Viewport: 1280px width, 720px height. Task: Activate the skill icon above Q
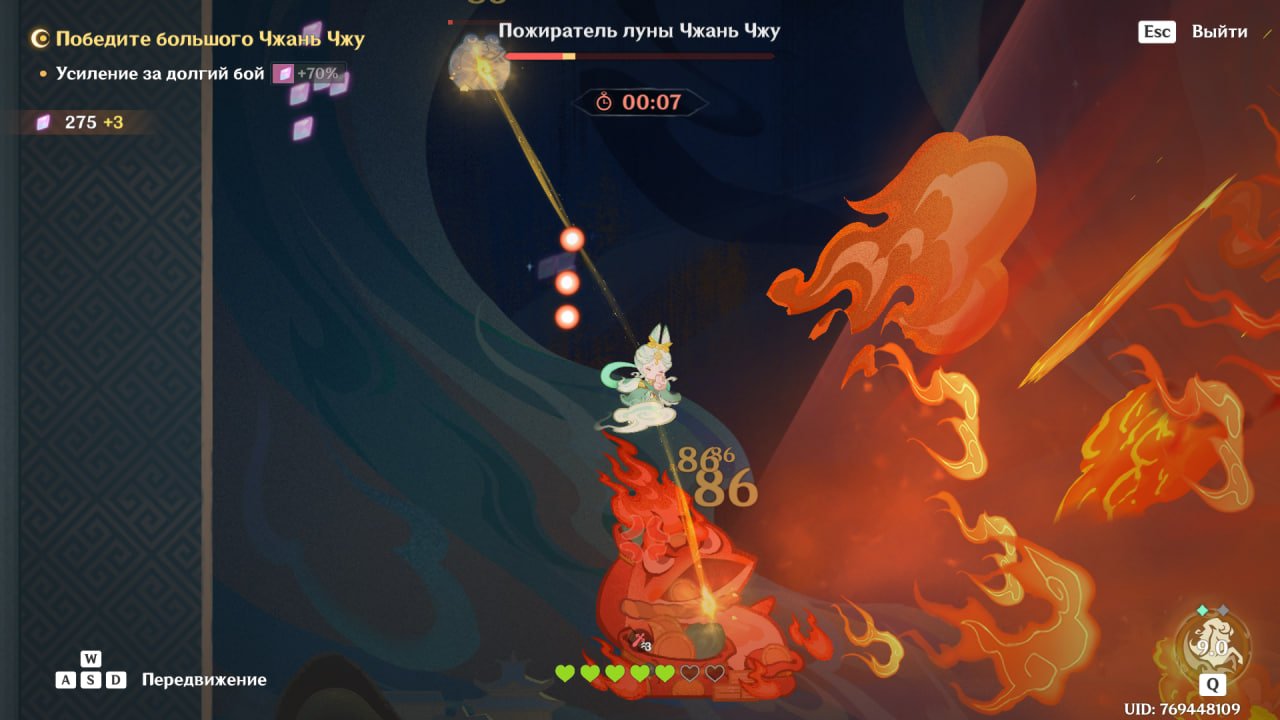click(1211, 644)
